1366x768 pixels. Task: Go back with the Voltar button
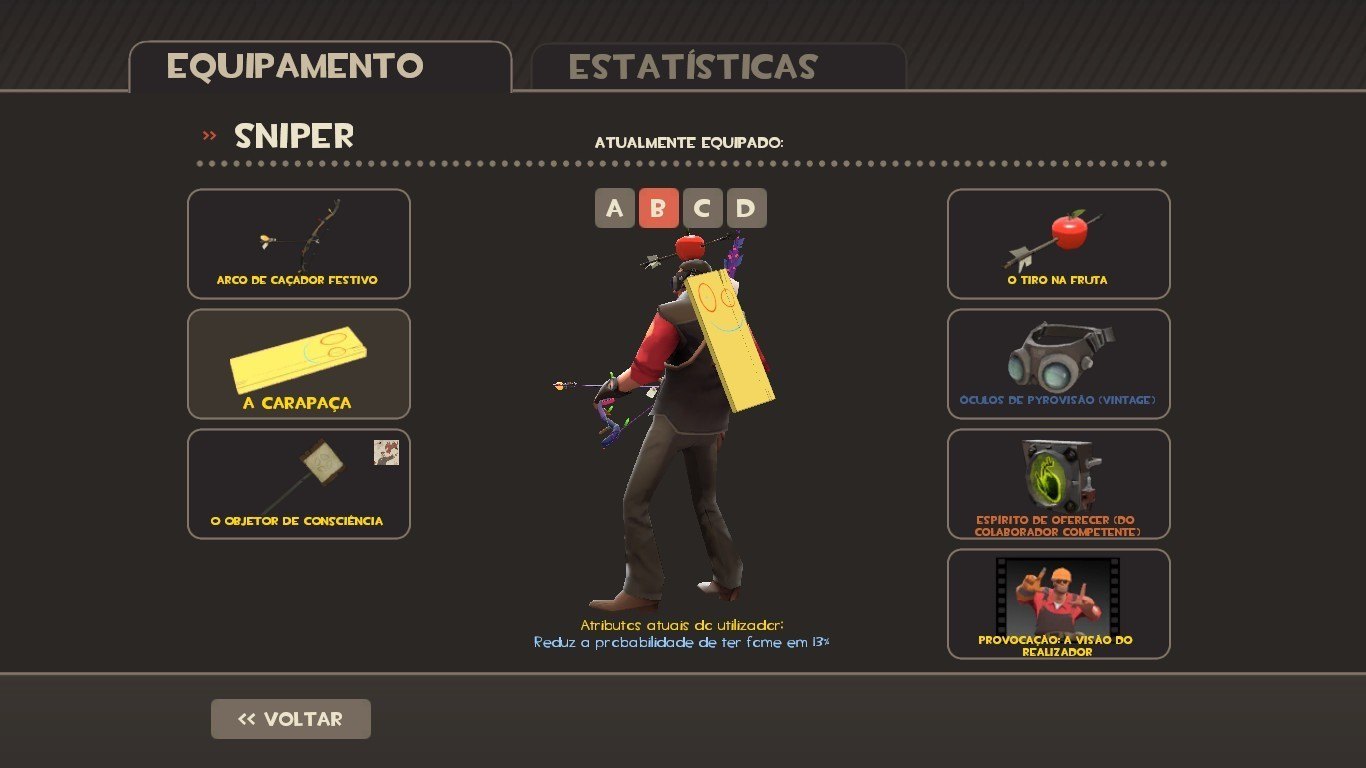(290, 719)
